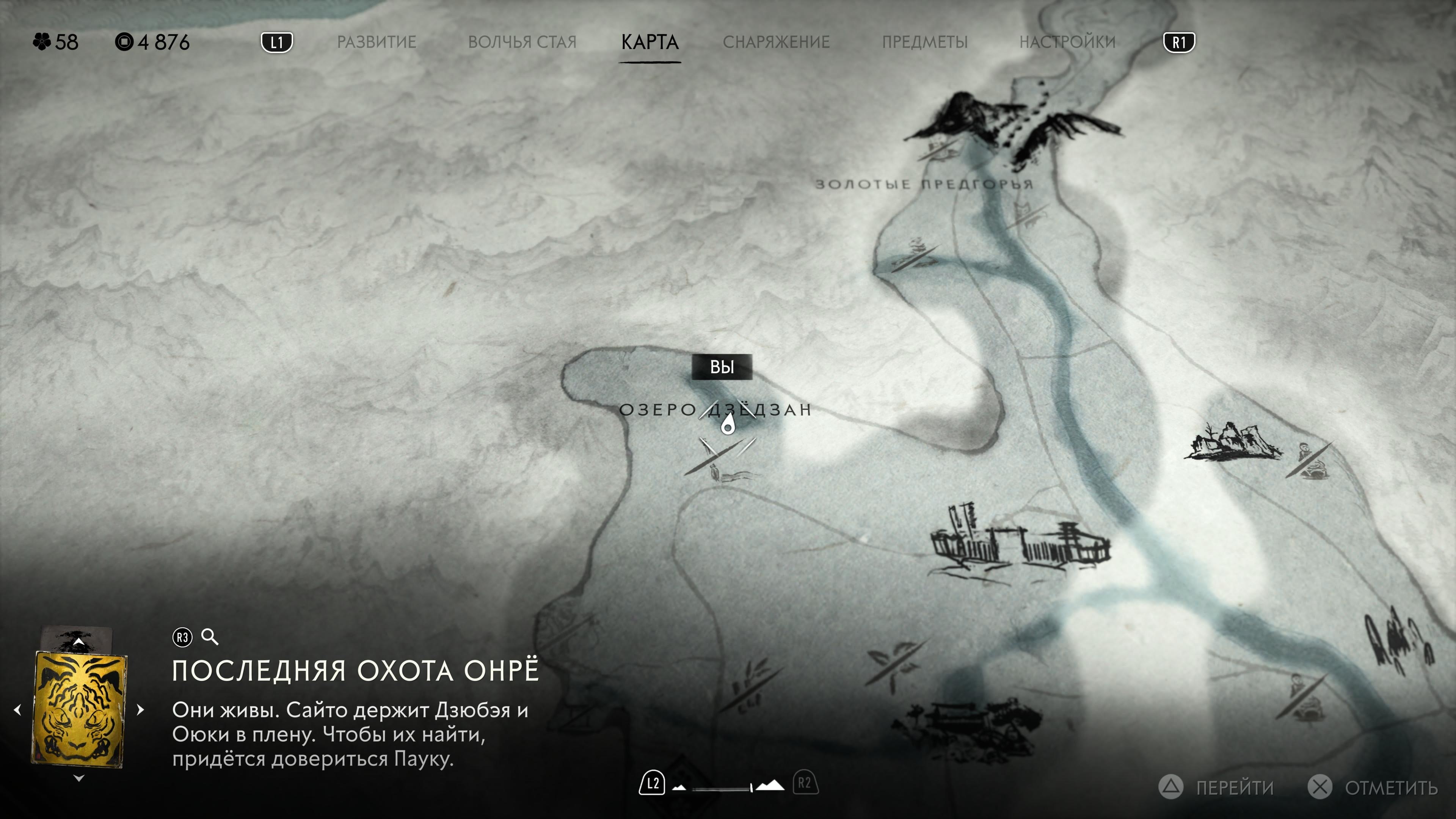
Task: Select the Карта tab
Action: (x=650, y=42)
